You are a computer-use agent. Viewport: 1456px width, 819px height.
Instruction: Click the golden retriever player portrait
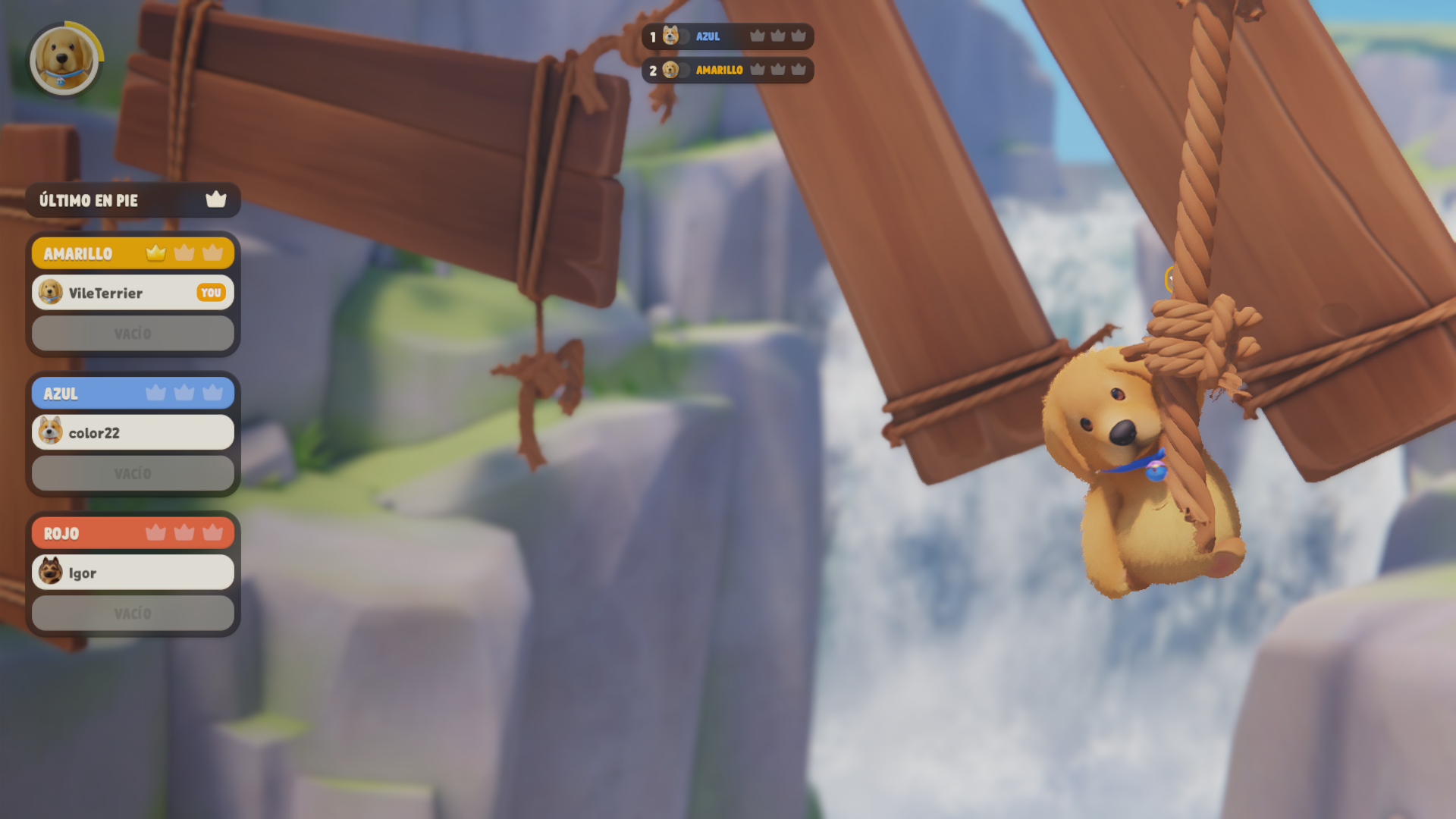(64, 59)
